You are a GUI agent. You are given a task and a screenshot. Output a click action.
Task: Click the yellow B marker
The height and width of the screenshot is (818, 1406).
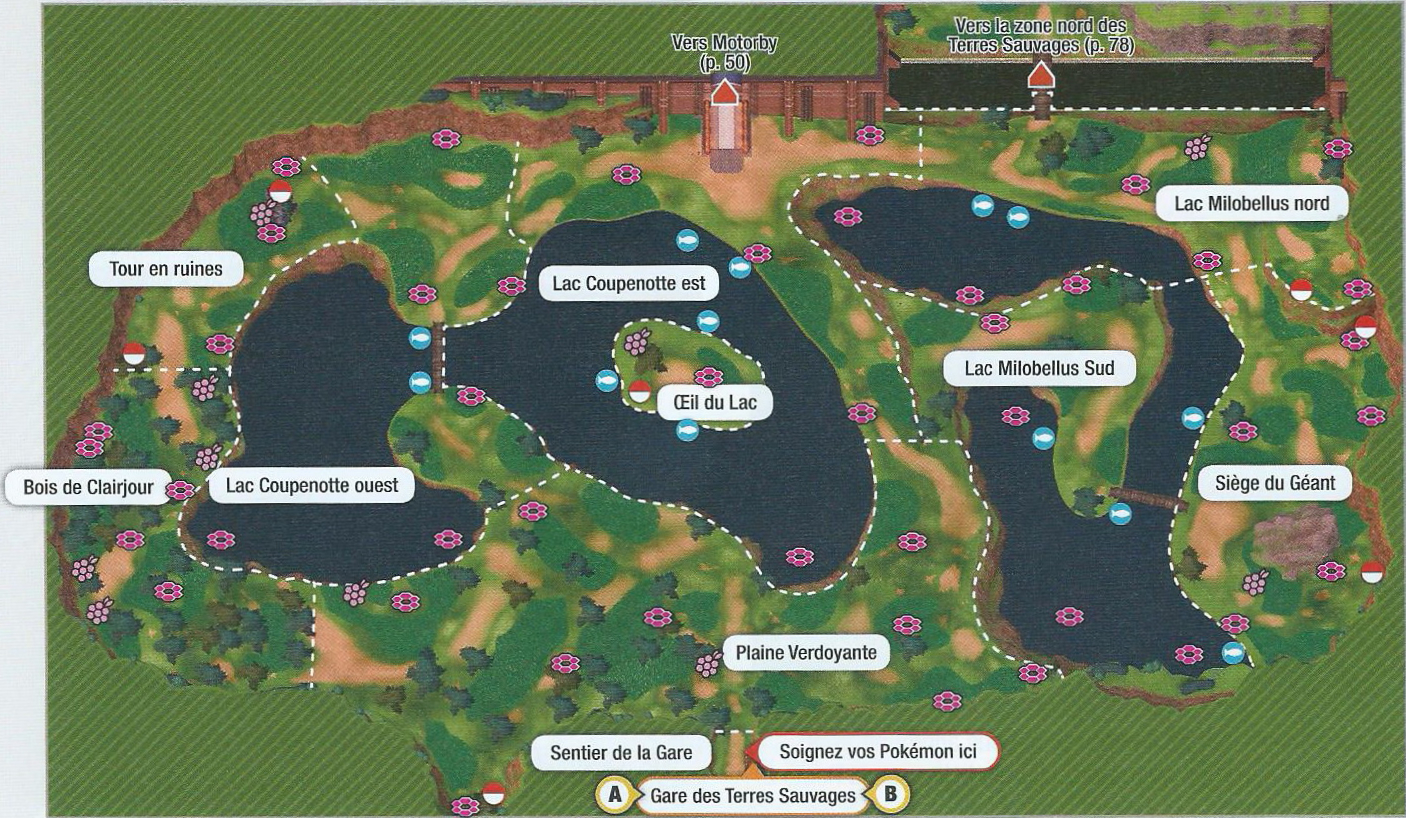[x=891, y=796]
